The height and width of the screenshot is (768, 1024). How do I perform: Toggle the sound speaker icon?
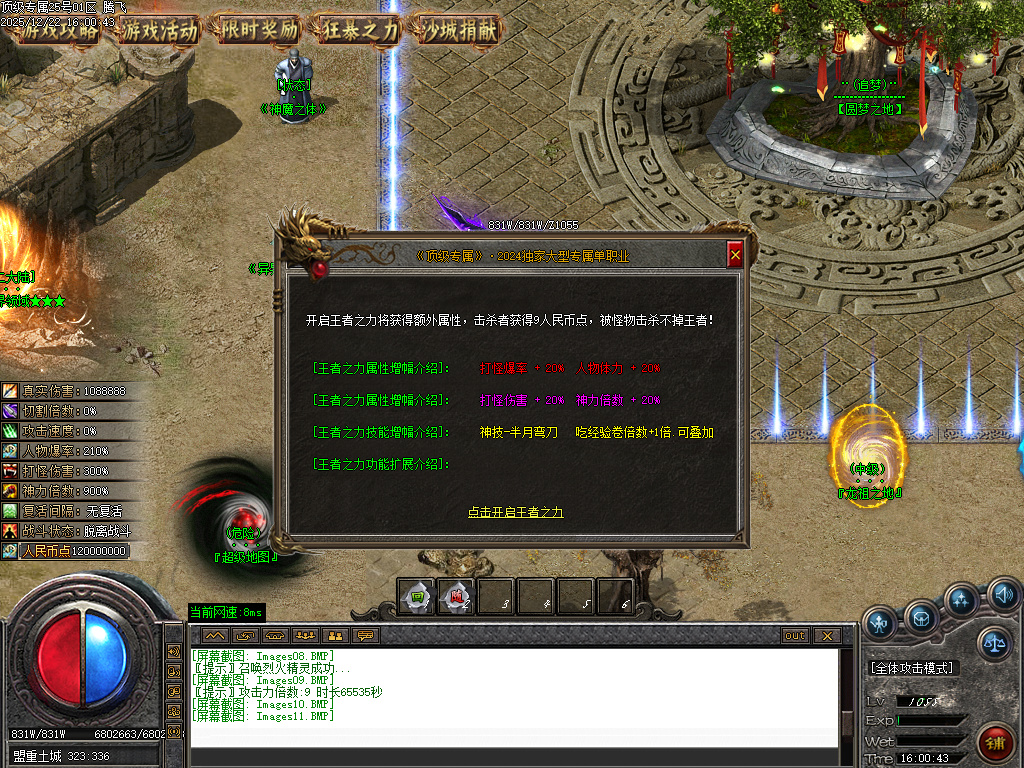(x=1003, y=597)
